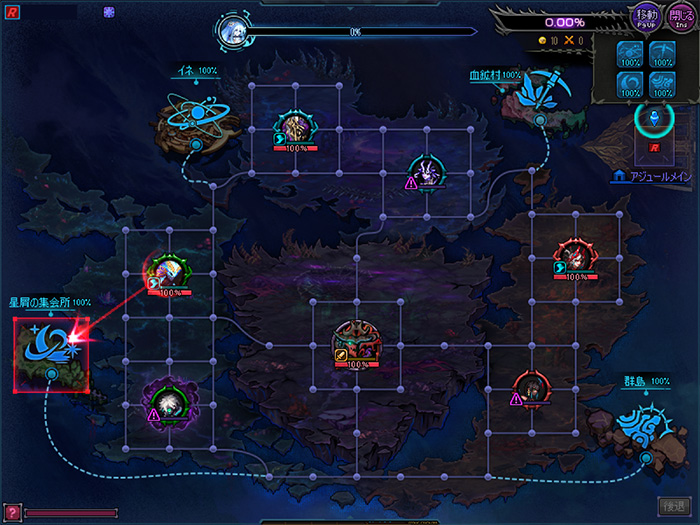
Task: Open the red question mark help button
Action: (x=12, y=512)
